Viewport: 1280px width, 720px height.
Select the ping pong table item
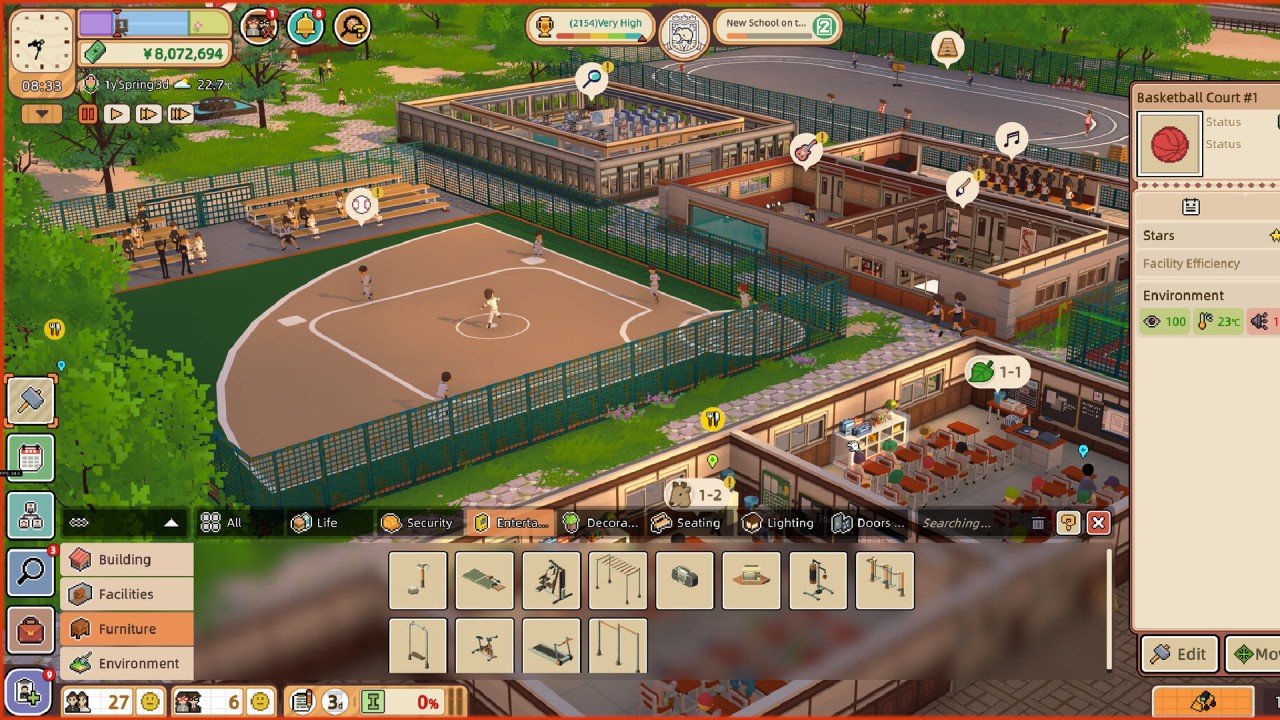click(x=484, y=580)
